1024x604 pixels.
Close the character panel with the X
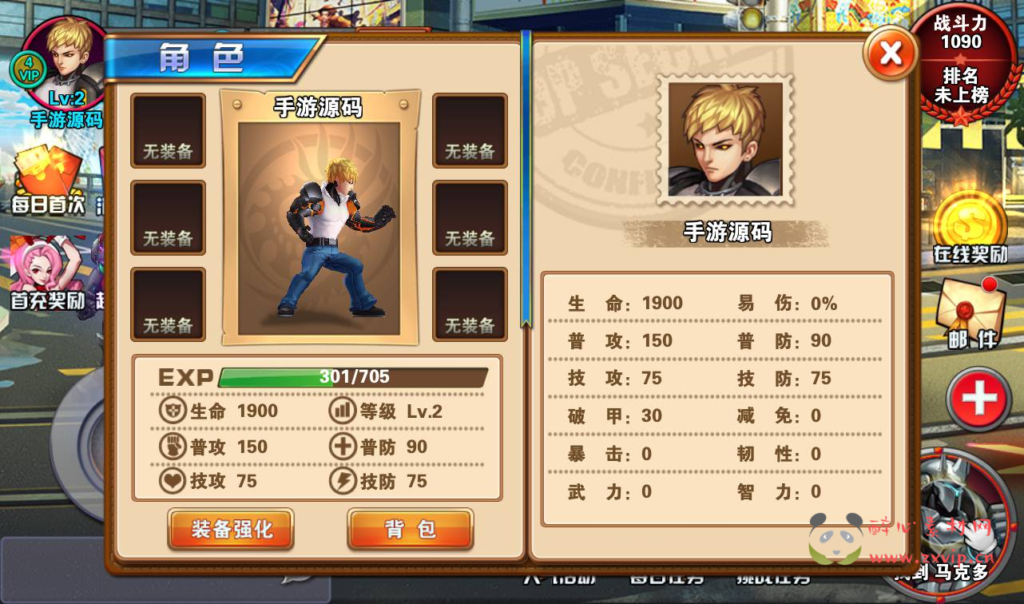pyautogui.click(x=890, y=52)
